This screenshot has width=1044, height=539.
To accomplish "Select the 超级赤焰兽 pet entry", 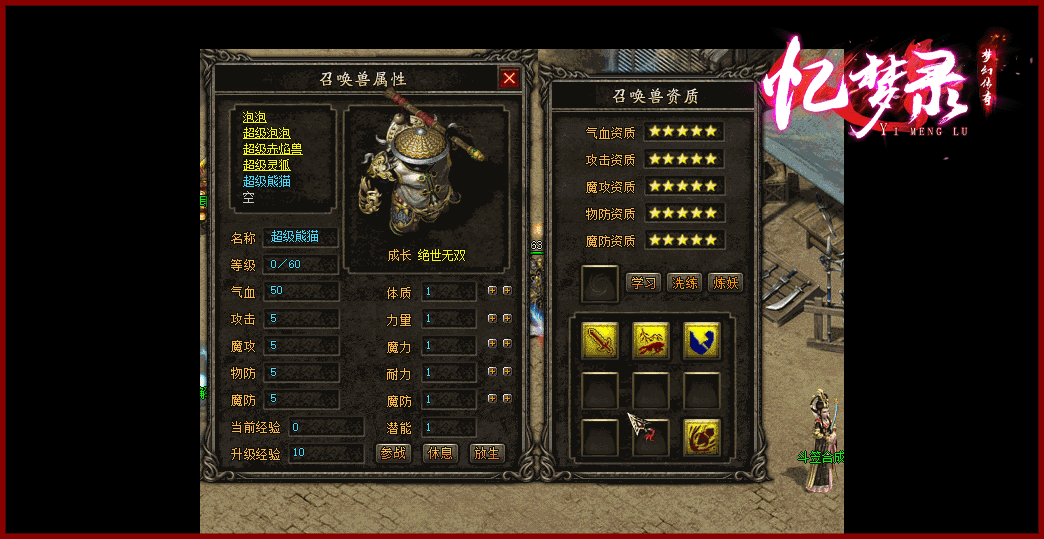I will [272, 149].
